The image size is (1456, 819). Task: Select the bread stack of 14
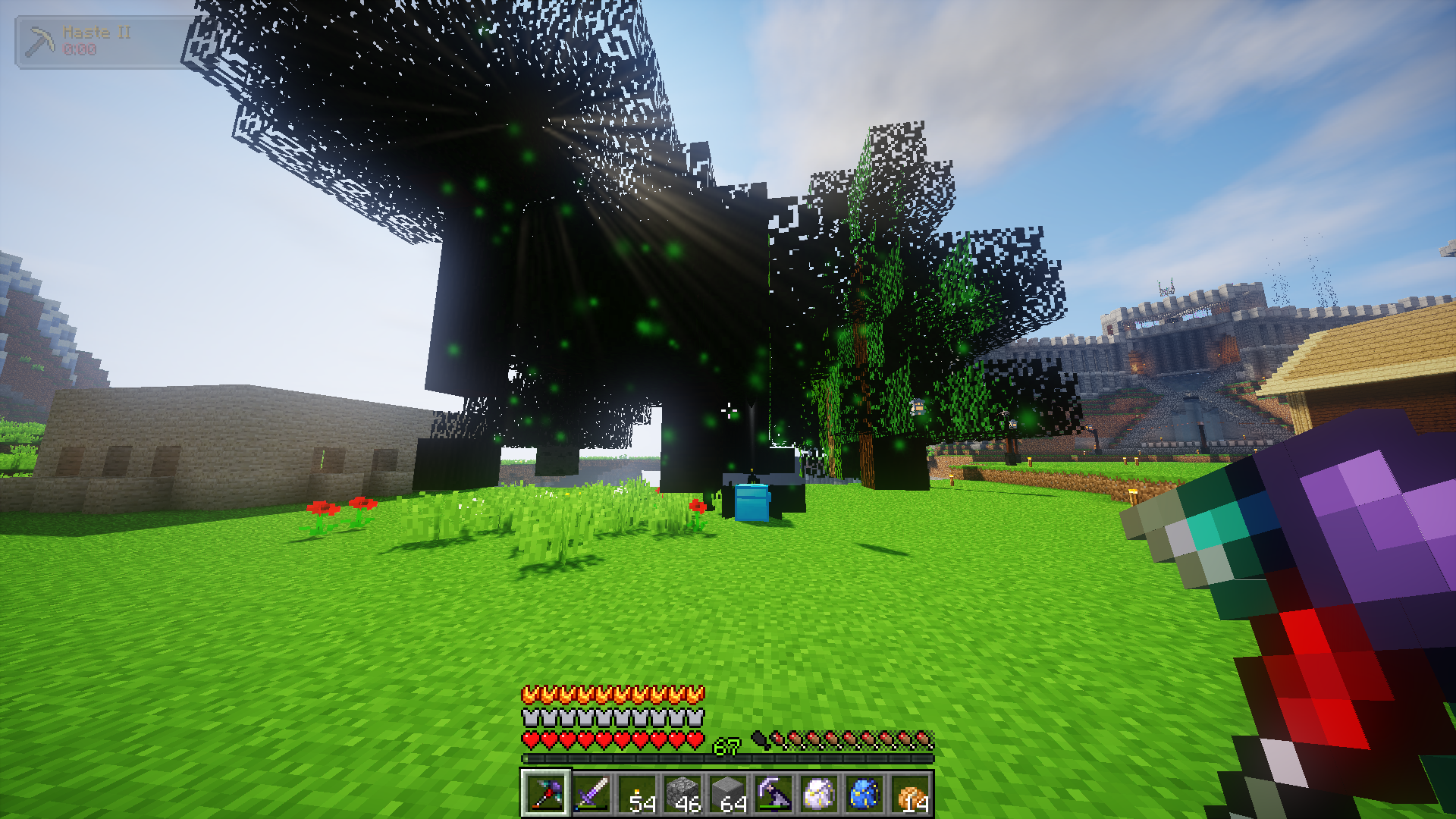click(x=909, y=794)
